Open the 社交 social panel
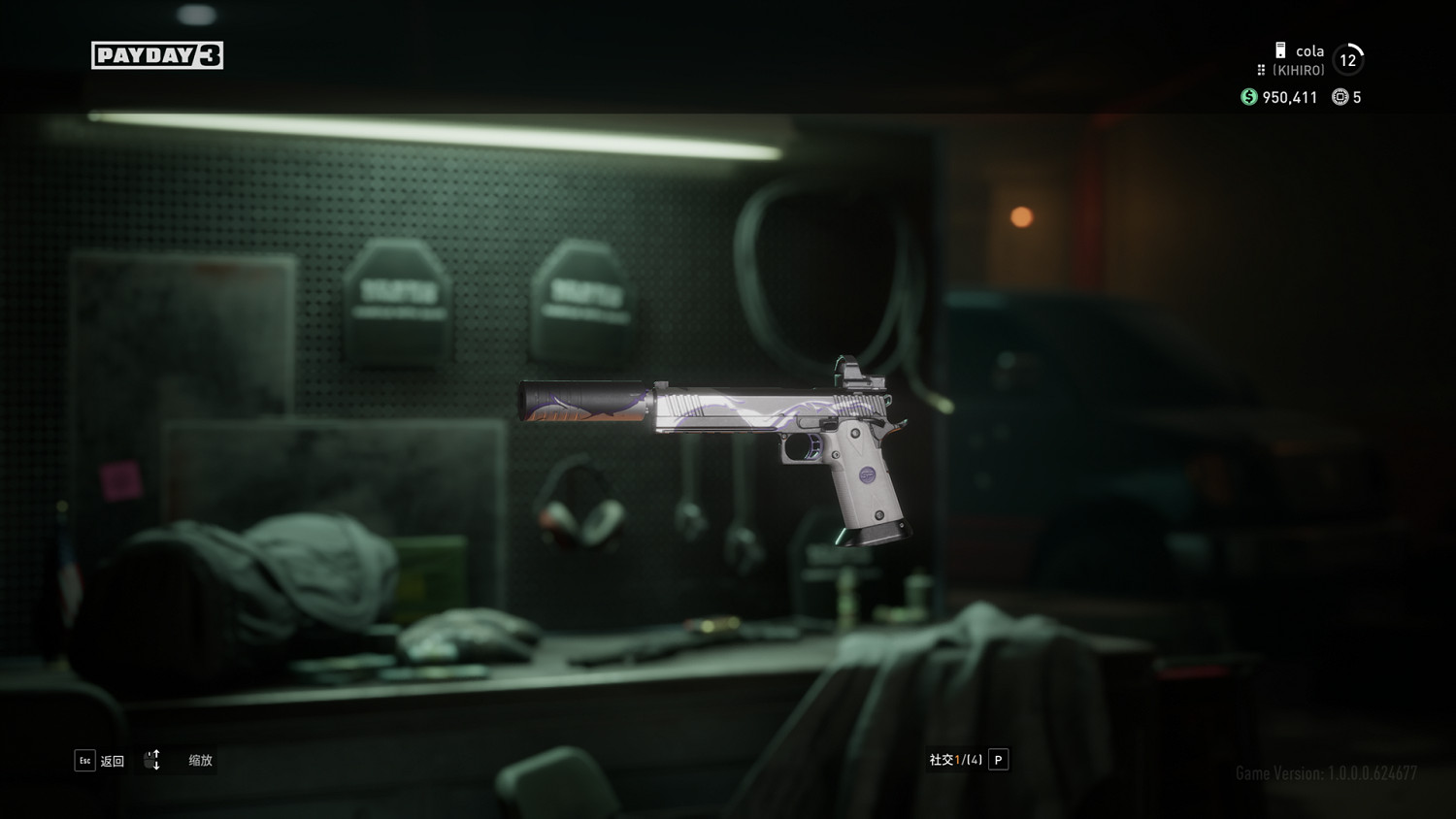The image size is (1456, 819). click(x=968, y=760)
